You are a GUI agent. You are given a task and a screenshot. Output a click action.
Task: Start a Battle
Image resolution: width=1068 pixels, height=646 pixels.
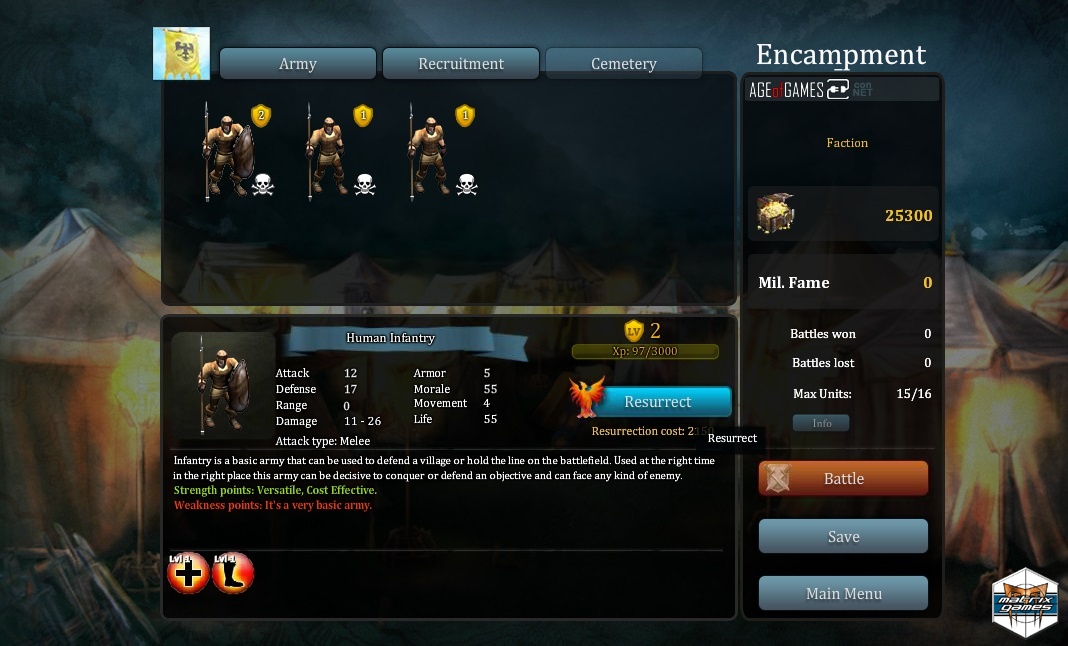point(843,478)
